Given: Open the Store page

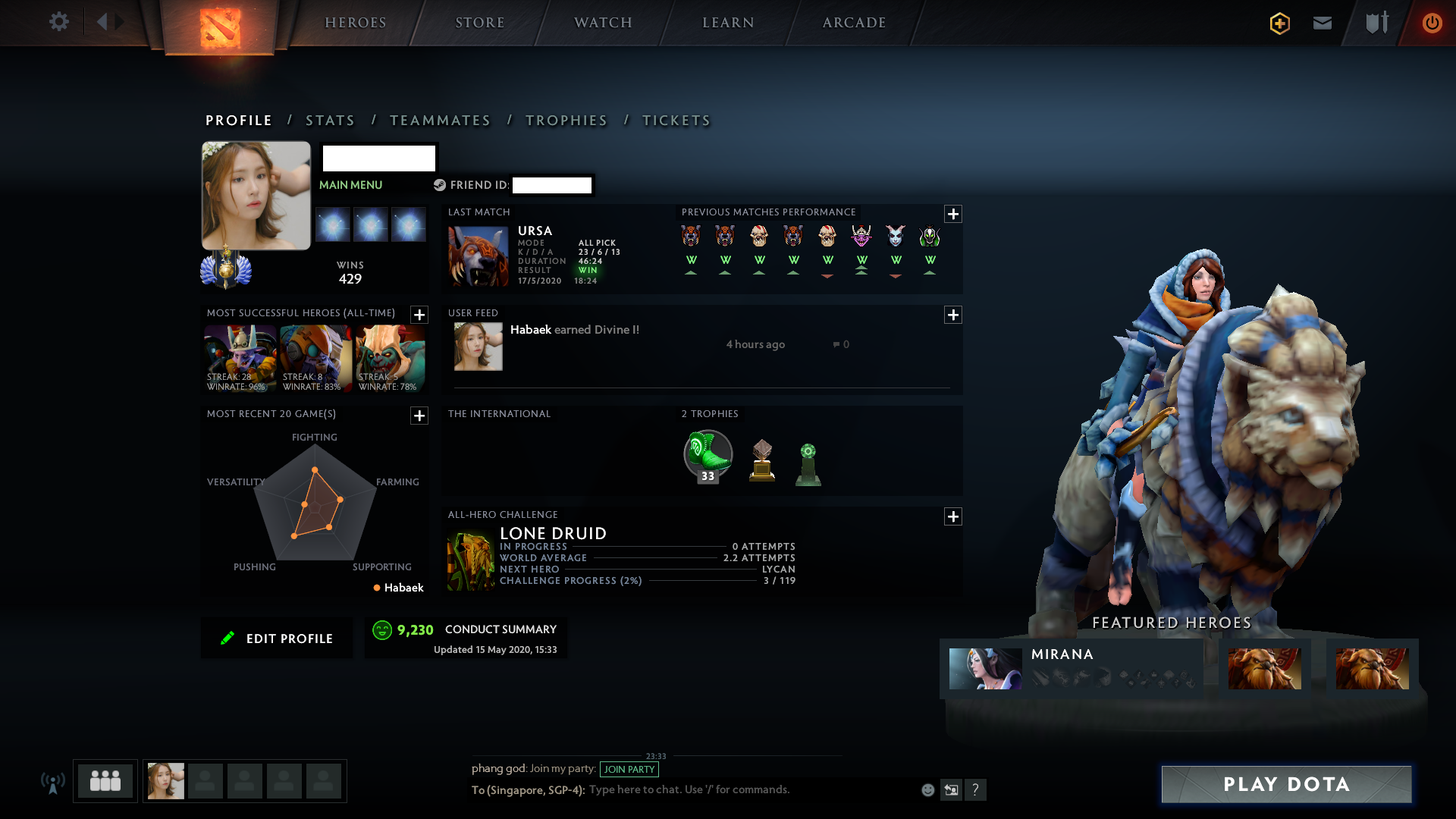Looking at the screenshot, I should tap(480, 23).
